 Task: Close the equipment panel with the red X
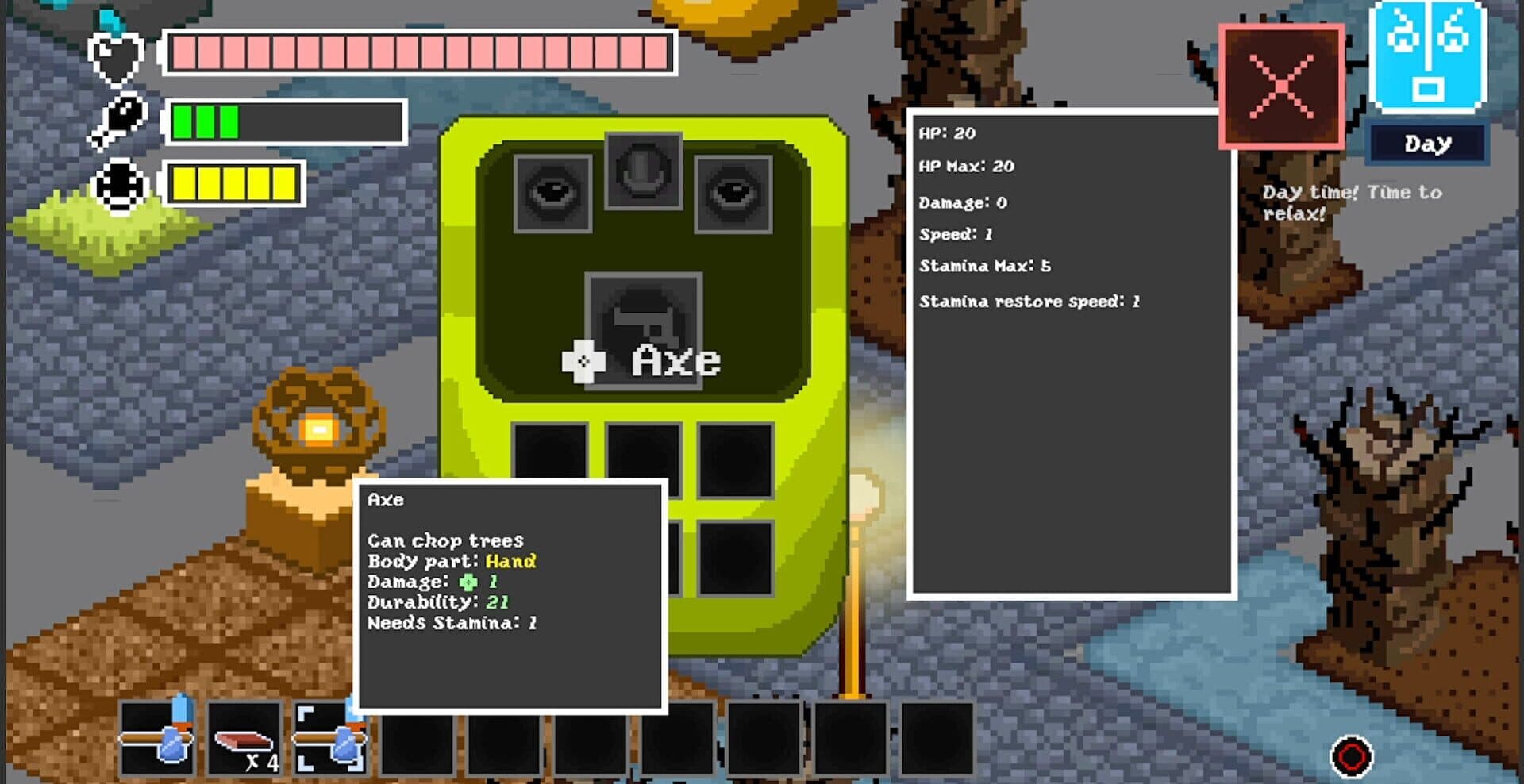tap(1281, 86)
